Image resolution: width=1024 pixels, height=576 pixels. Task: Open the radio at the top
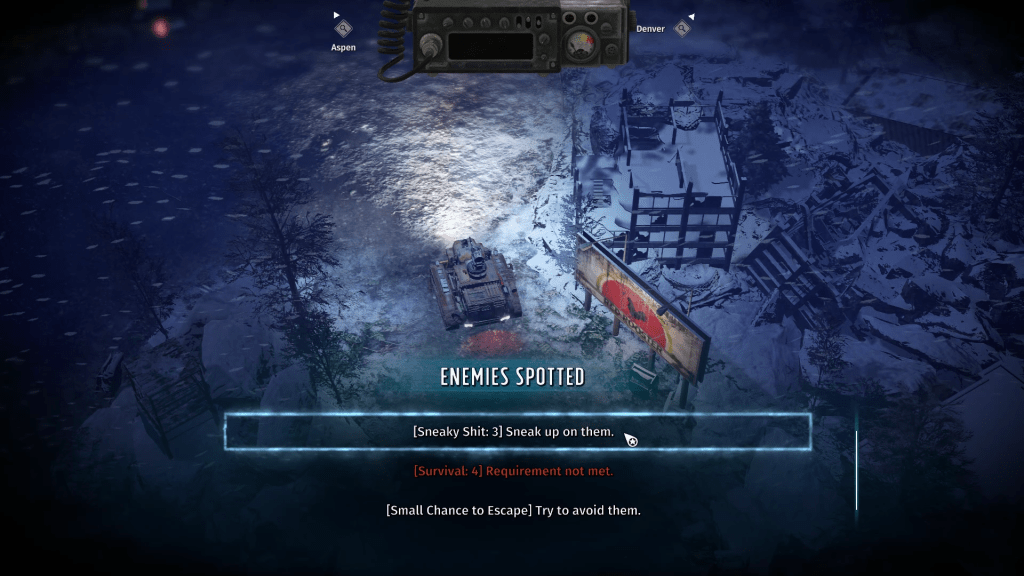click(x=505, y=38)
